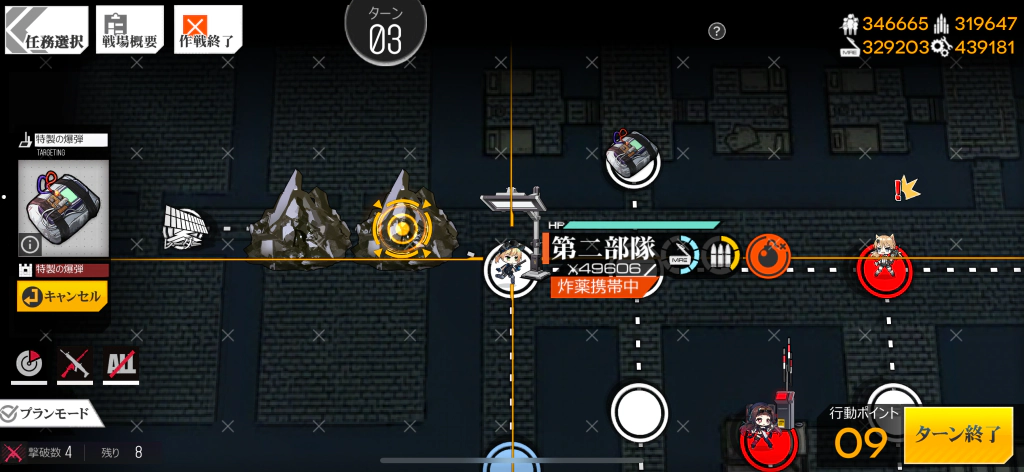This screenshot has width=1024, height=472.
Task: Click the 作戦終了 end operation button
Action: (x=208, y=30)
